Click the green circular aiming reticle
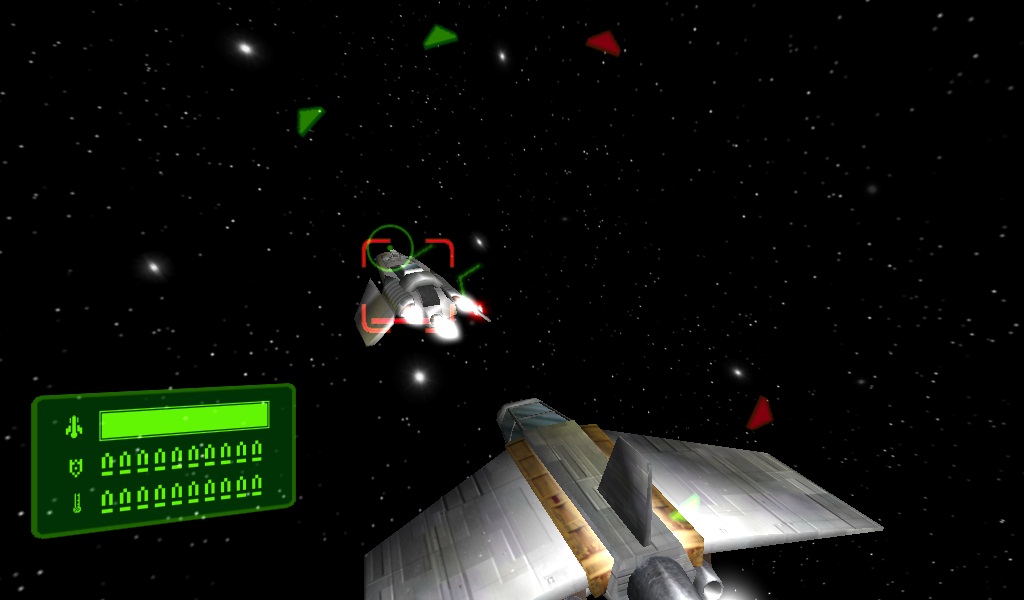 (x=388, y=248)
